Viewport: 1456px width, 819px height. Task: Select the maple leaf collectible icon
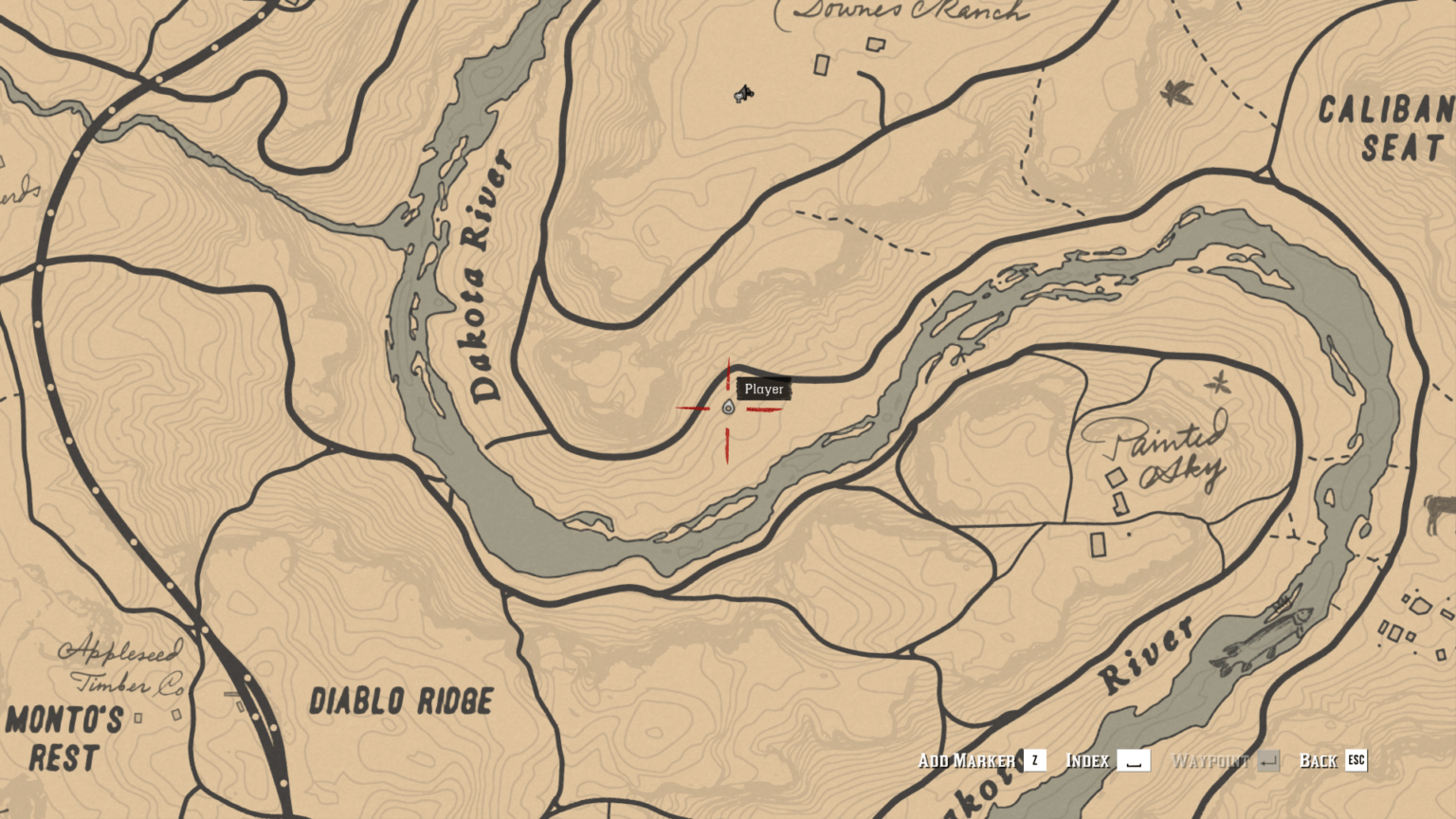[x=1175, y=94]
